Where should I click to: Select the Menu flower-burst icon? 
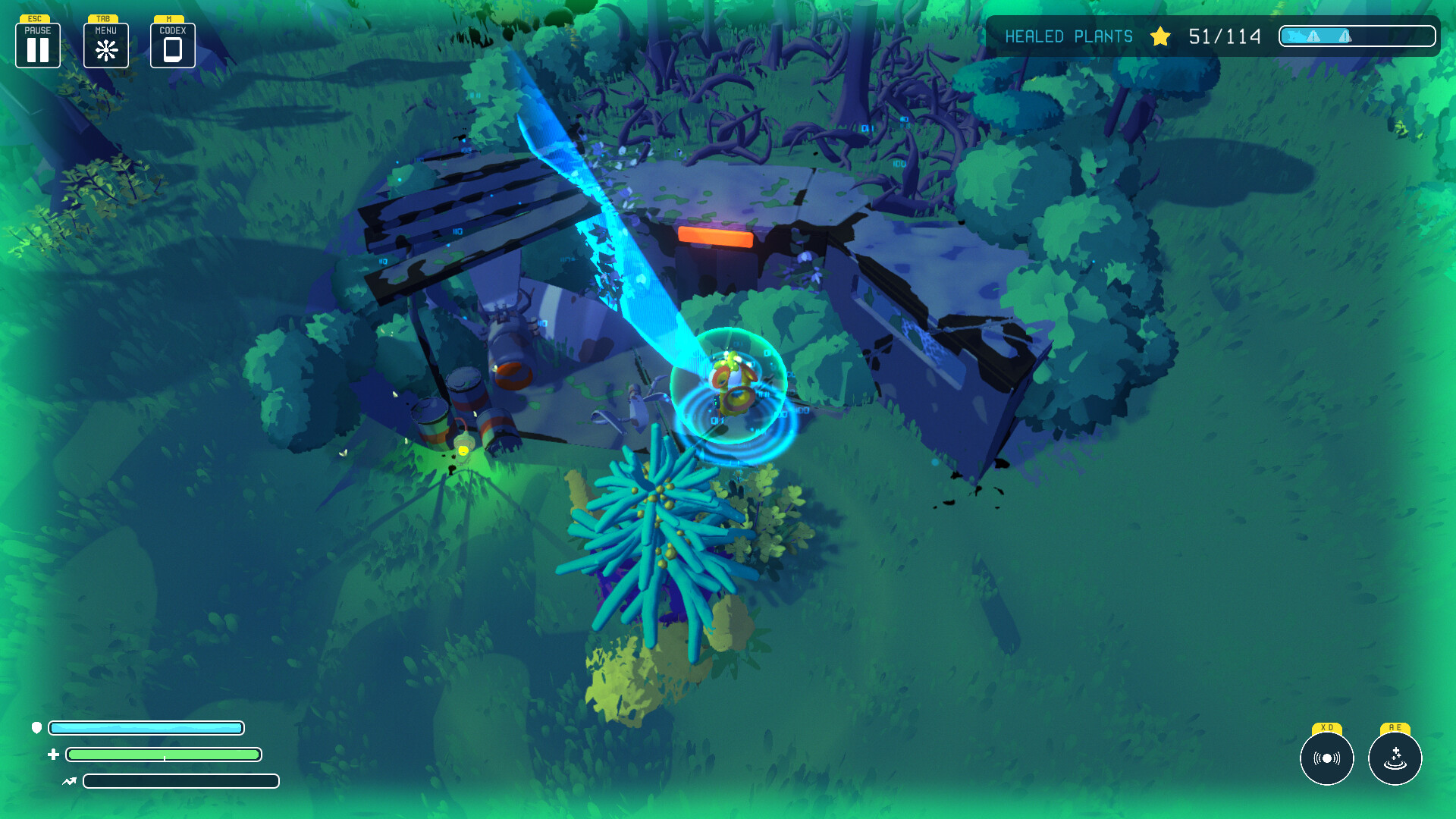[x=105, y=49]
